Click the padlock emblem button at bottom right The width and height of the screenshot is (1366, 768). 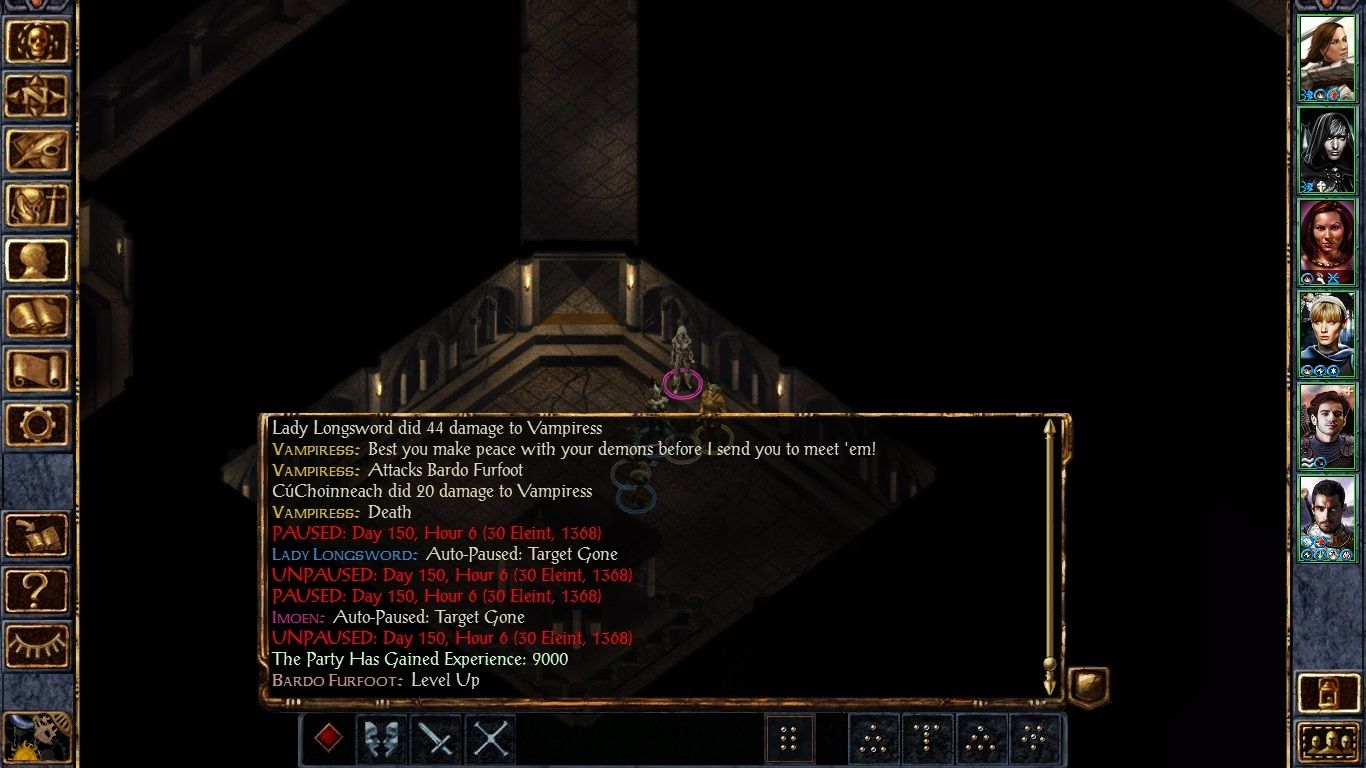1329,693
